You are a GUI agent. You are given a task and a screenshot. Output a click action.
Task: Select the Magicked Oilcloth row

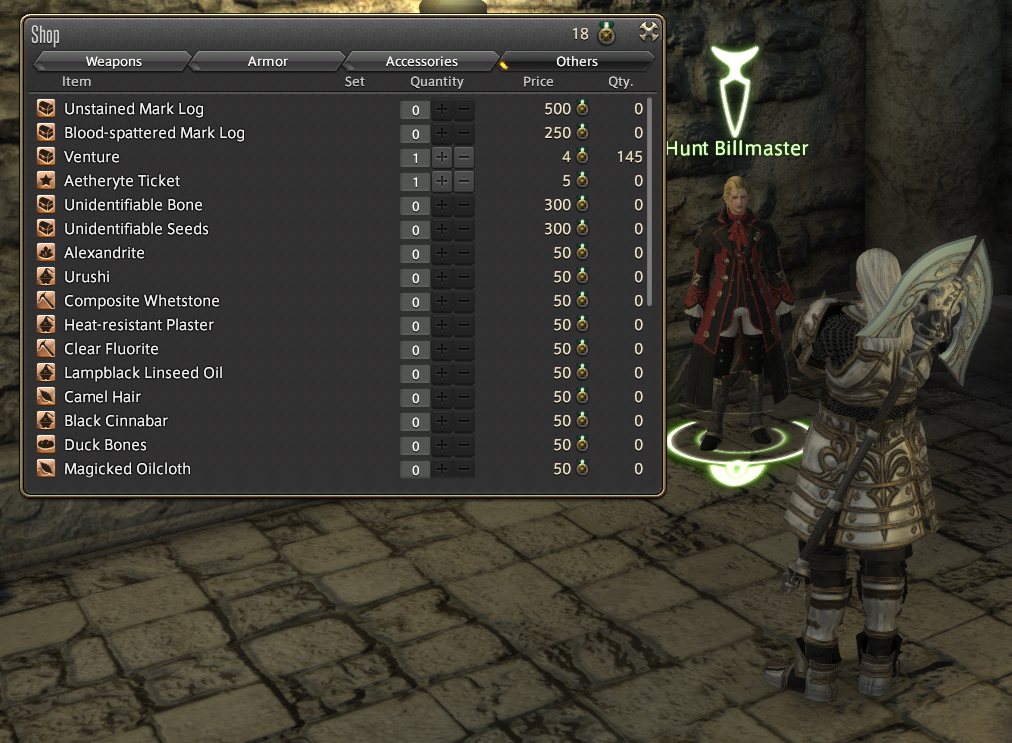pyautogui.click(x=127, y=469)
